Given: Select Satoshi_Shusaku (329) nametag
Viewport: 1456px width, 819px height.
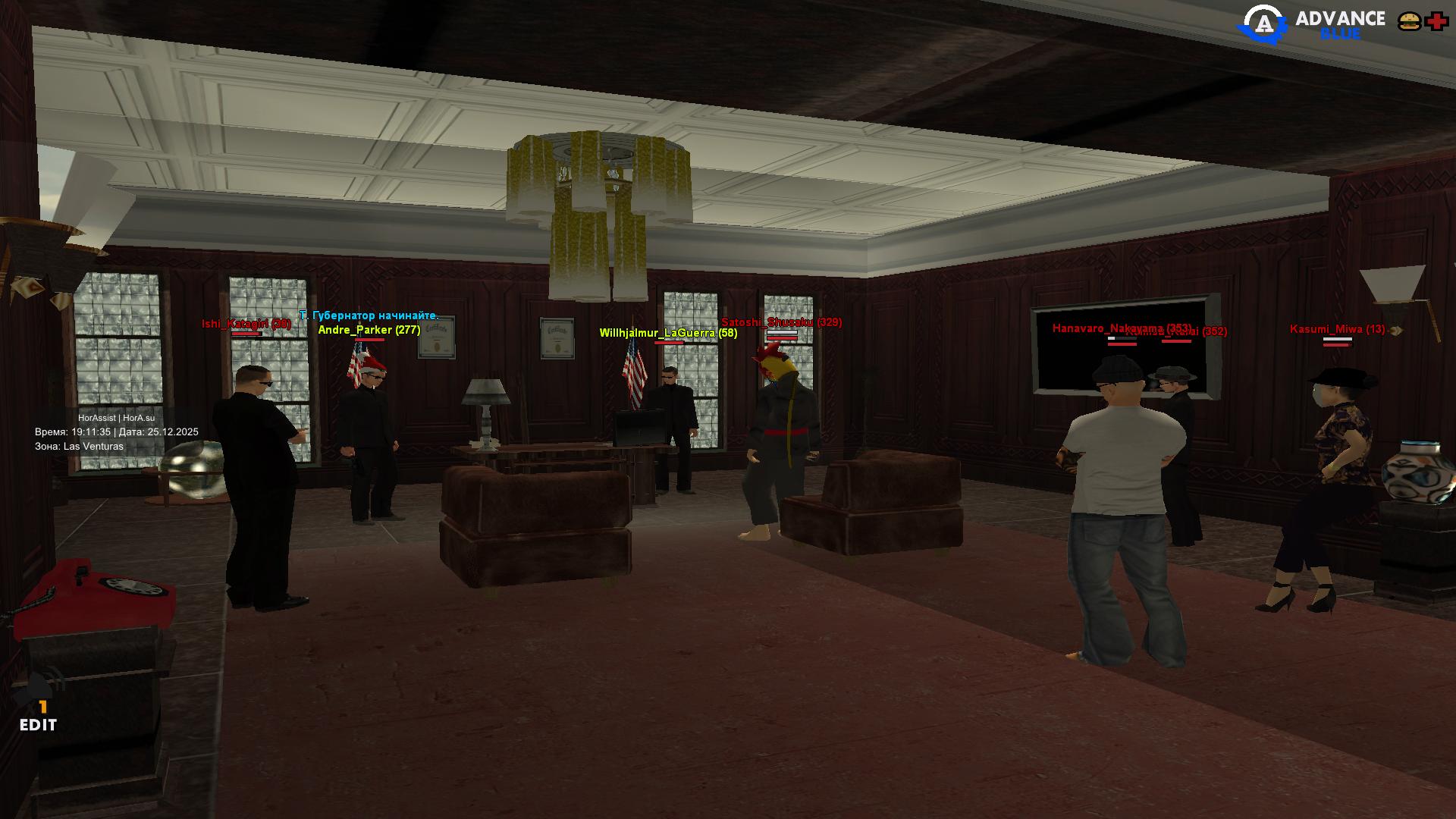Looking at the screenshot, I should coord(780,322).
